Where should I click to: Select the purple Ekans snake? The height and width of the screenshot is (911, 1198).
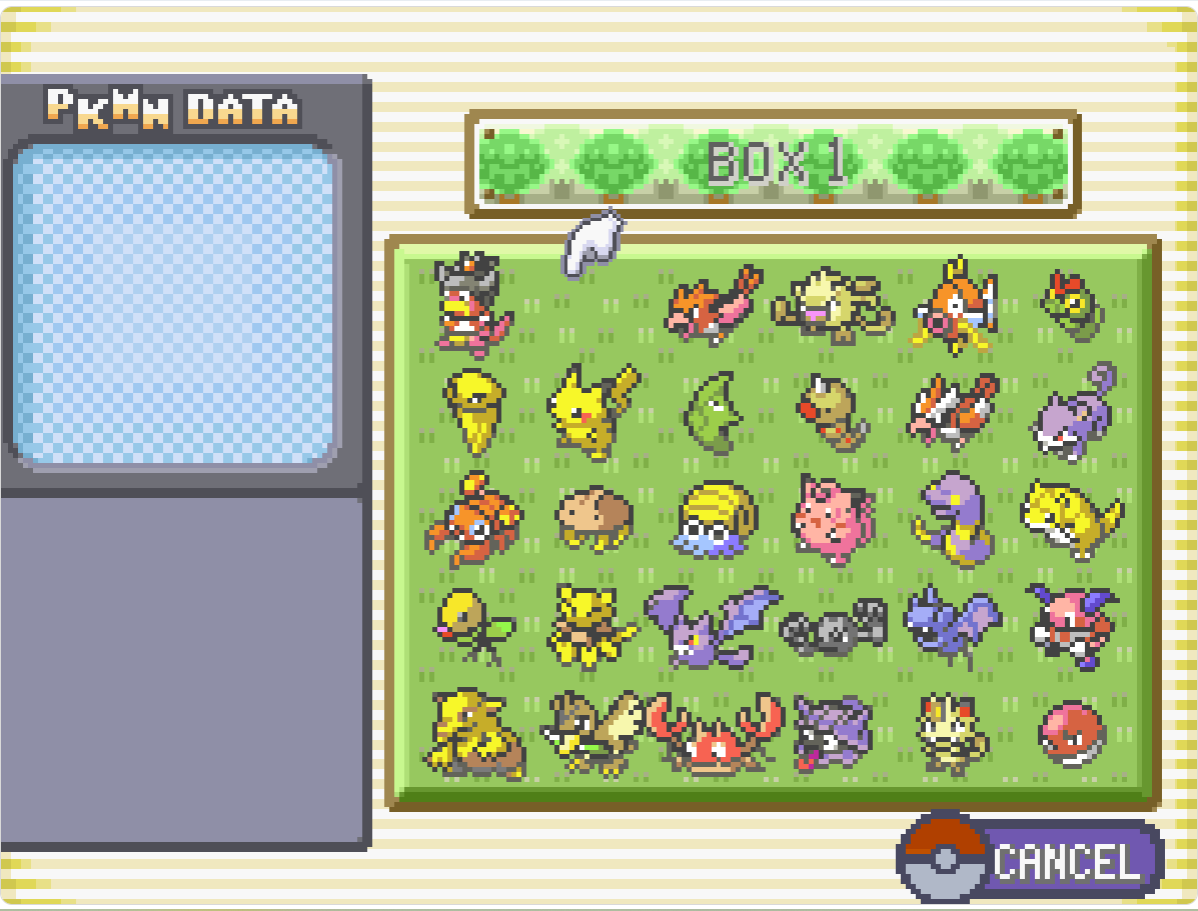tap(951, 519)
